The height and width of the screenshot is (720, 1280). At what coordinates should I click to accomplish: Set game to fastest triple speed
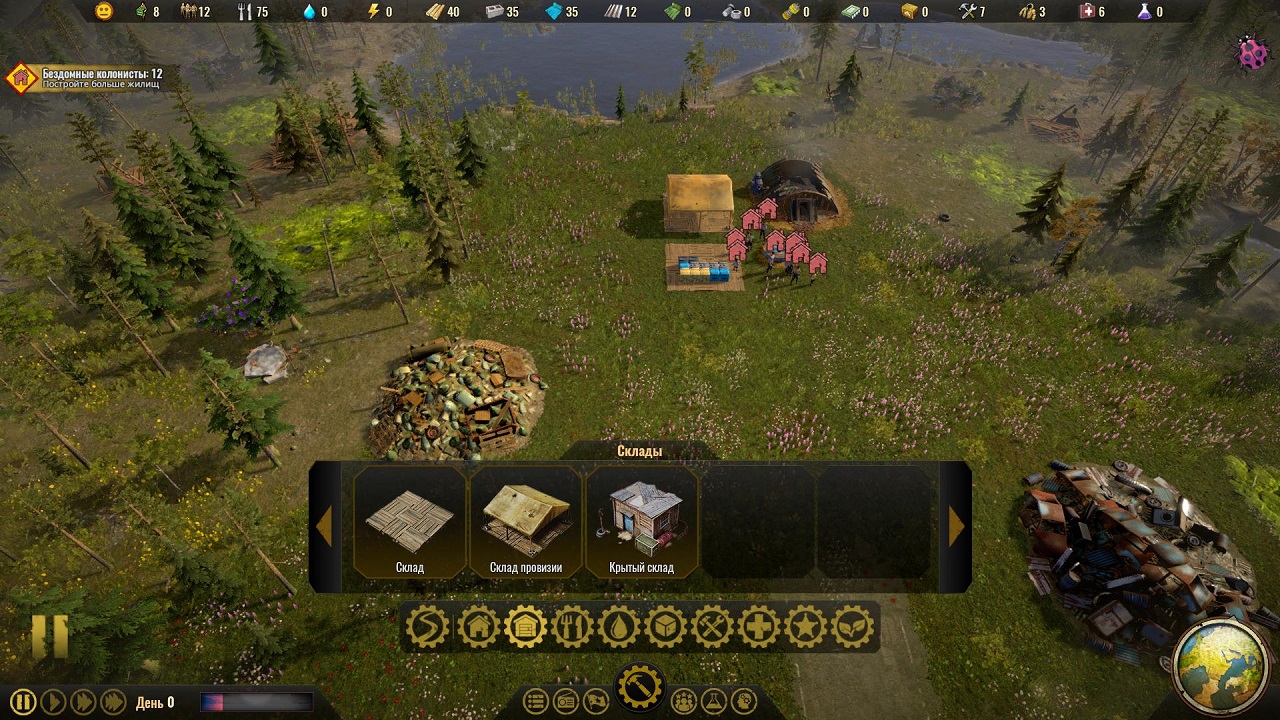[x=113, y=702]
